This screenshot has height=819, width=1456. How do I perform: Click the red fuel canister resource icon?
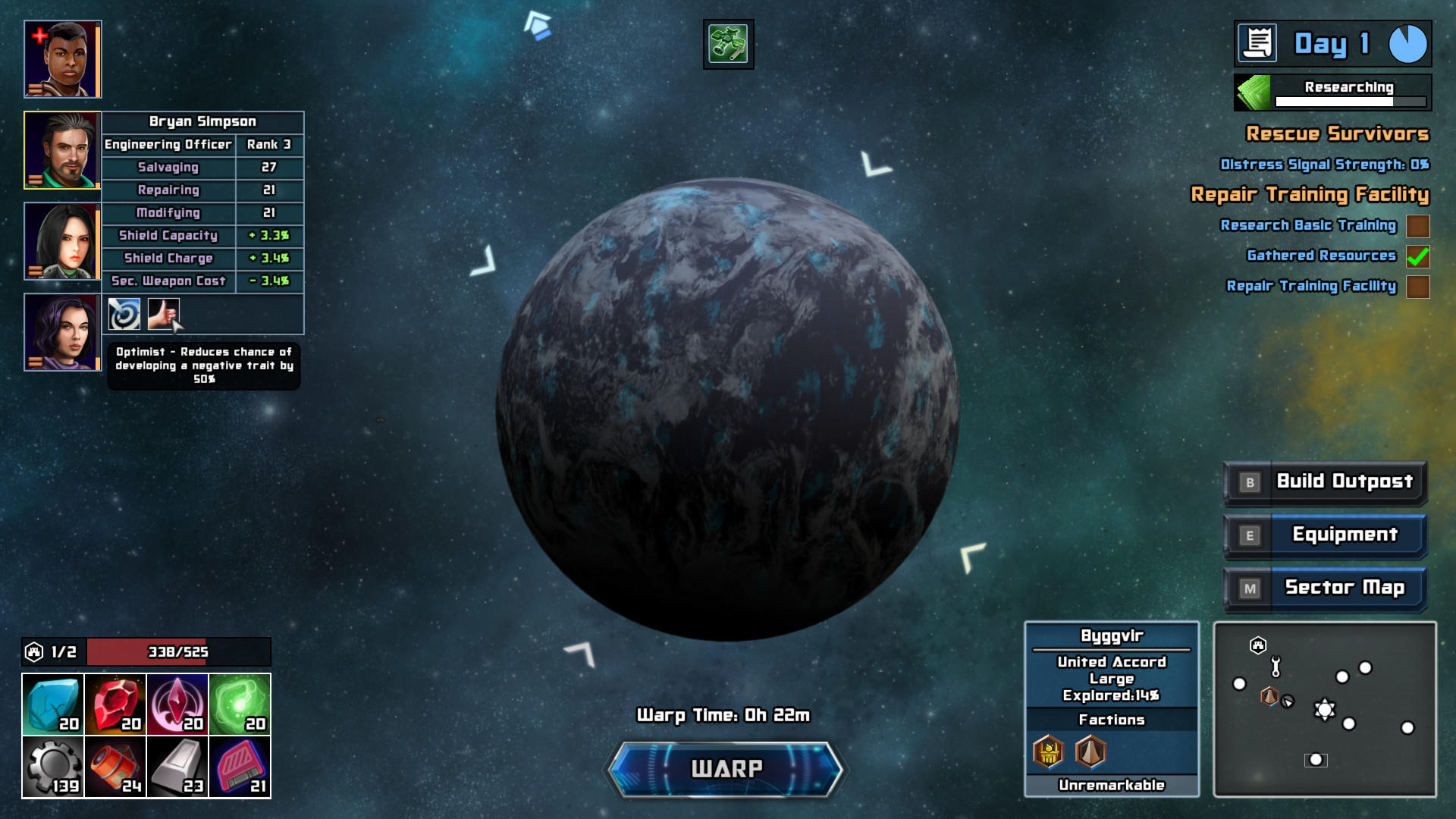[115, 766]
